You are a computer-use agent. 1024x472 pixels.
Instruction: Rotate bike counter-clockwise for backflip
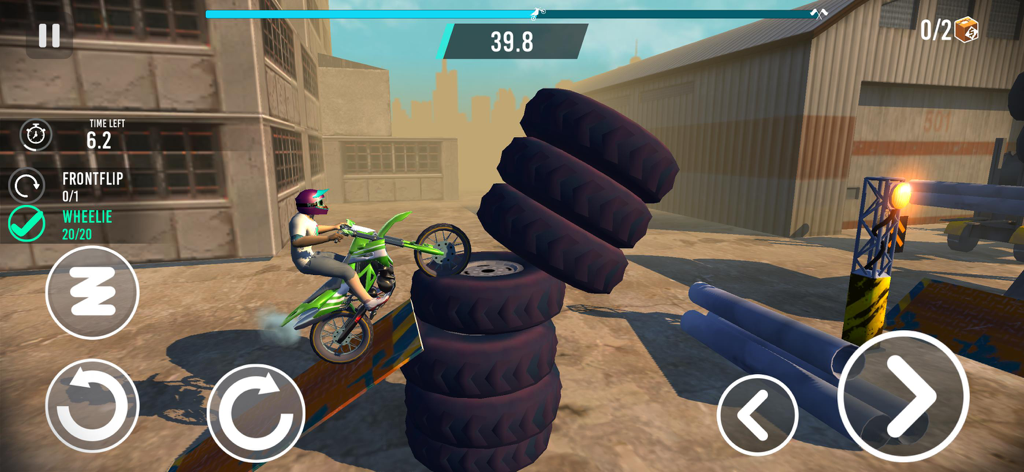point(92,405)
